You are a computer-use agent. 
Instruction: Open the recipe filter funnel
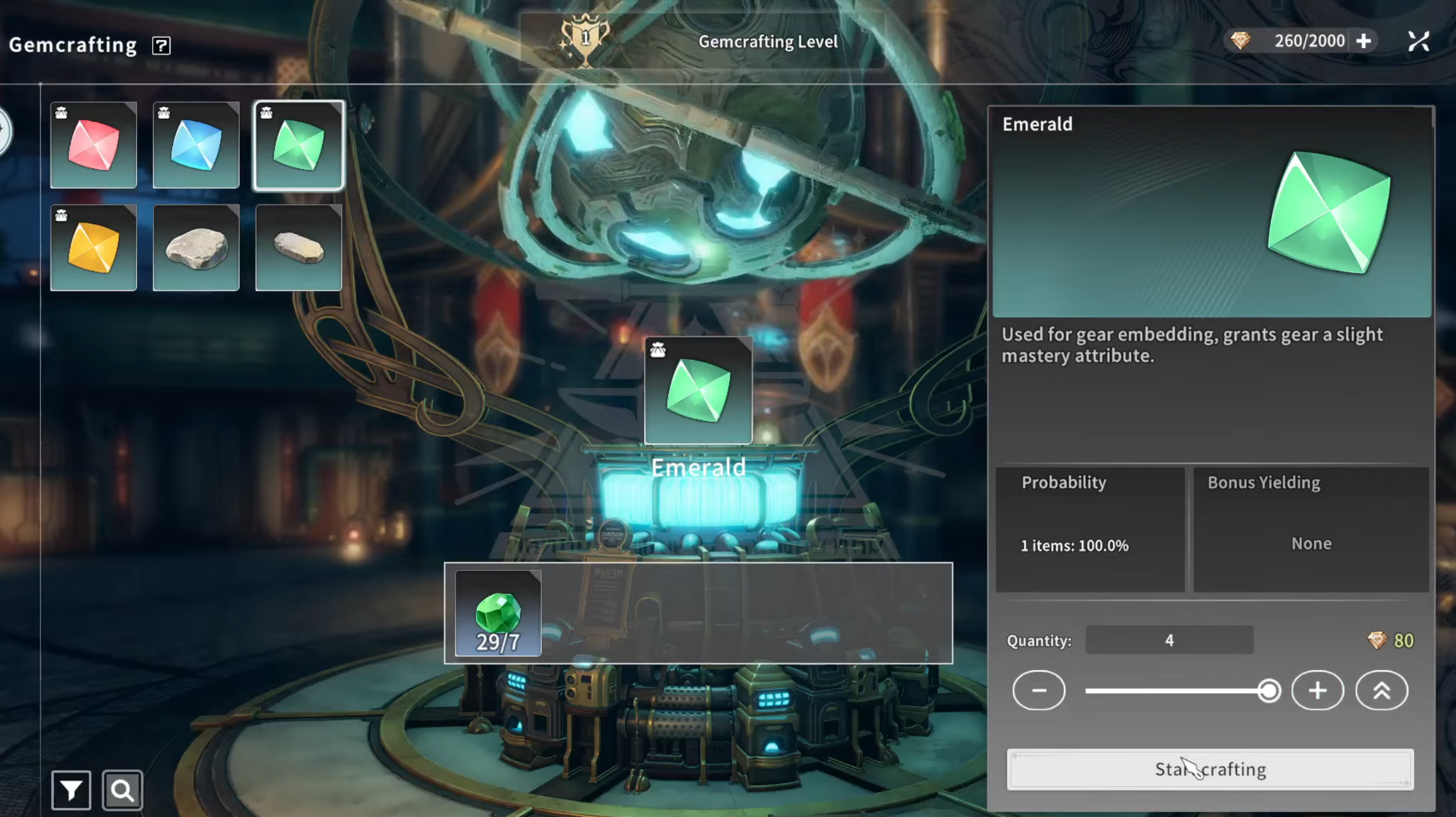(71, 790)
